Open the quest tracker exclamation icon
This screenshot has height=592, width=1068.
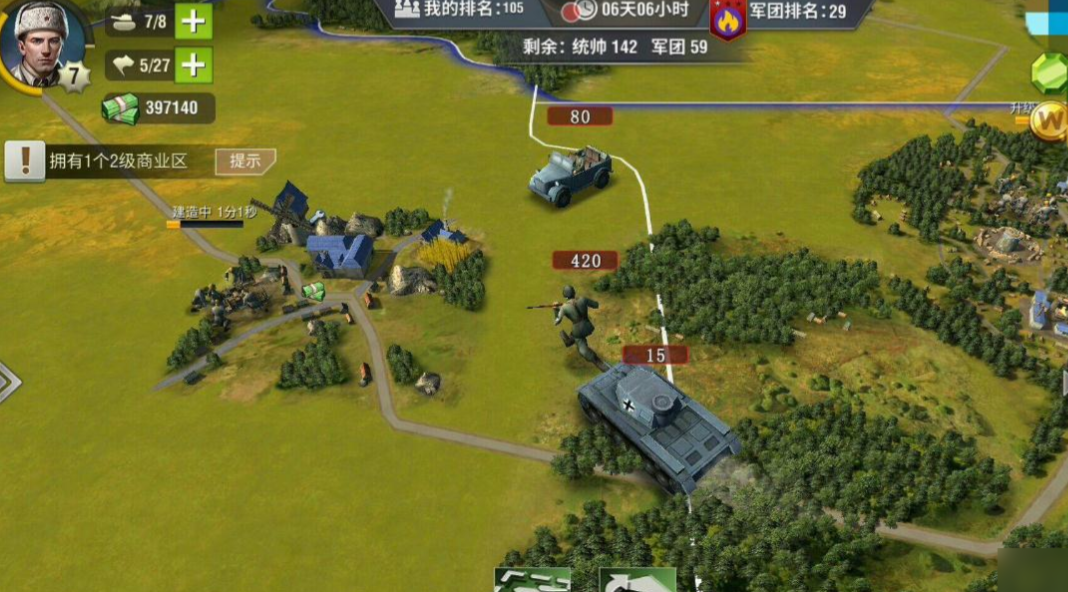(x=25, y=161)
